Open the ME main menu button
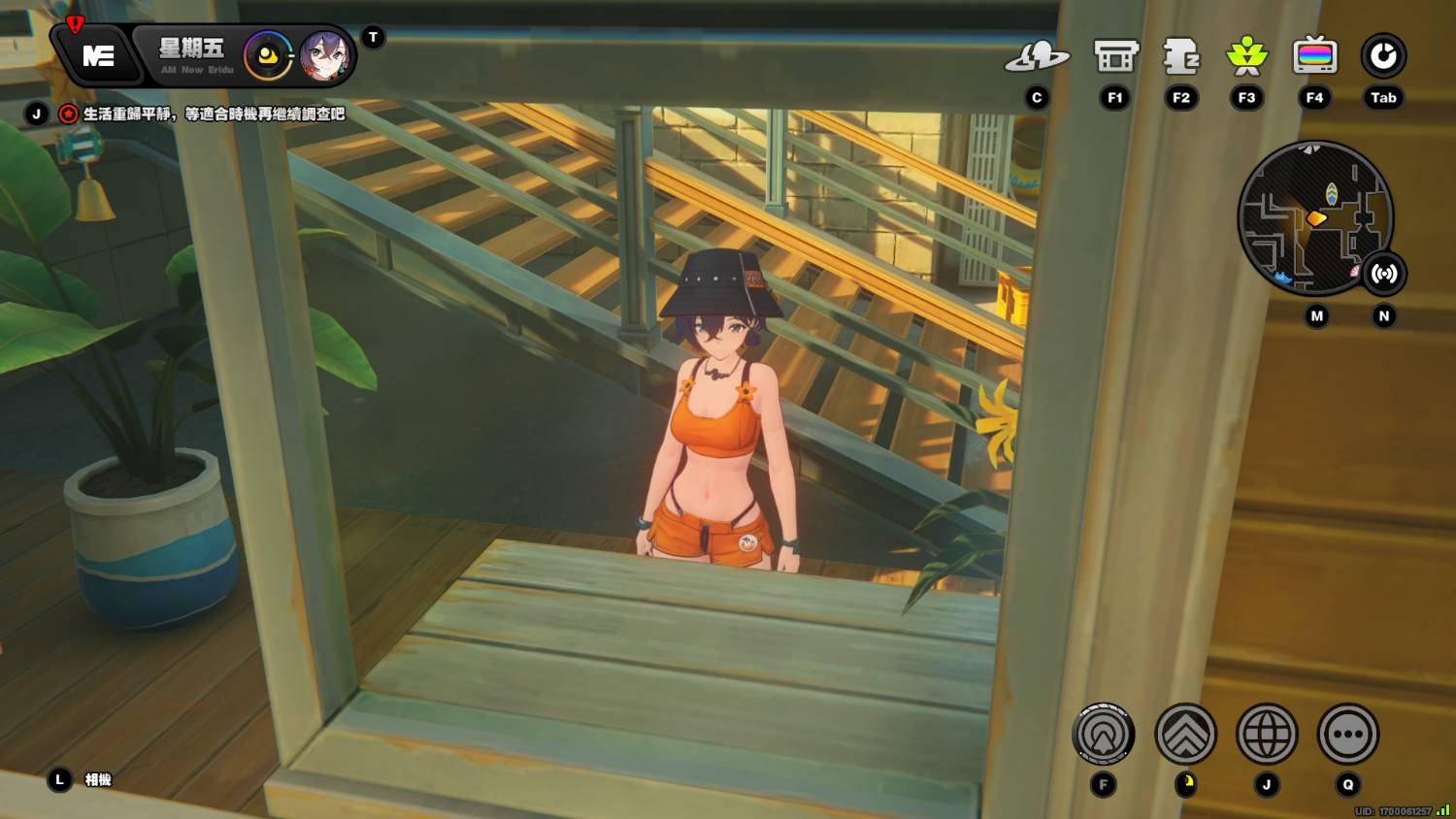This screenshot has height=819, width=1456. point(98,56)
